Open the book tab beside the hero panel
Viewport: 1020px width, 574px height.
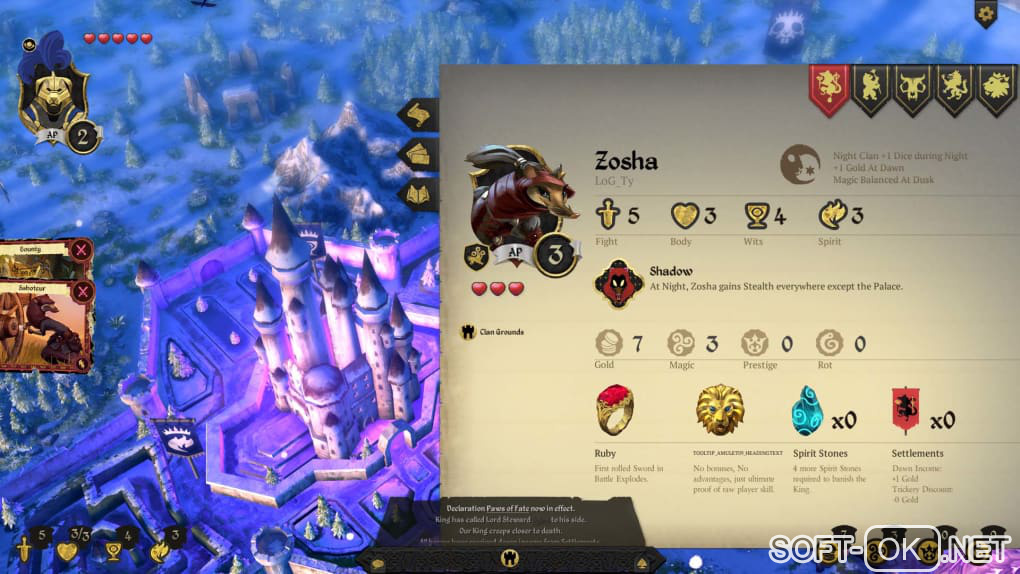point(419,192)
